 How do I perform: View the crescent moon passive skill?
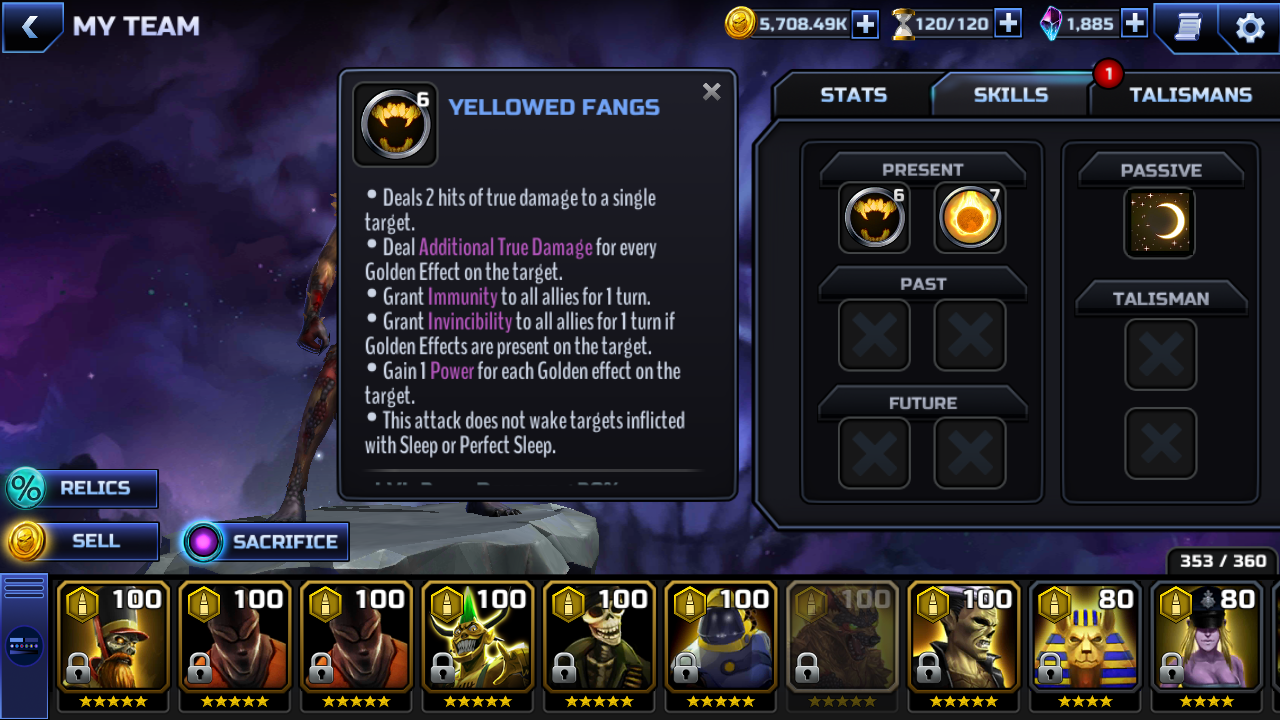click(x=1159, y=222)
